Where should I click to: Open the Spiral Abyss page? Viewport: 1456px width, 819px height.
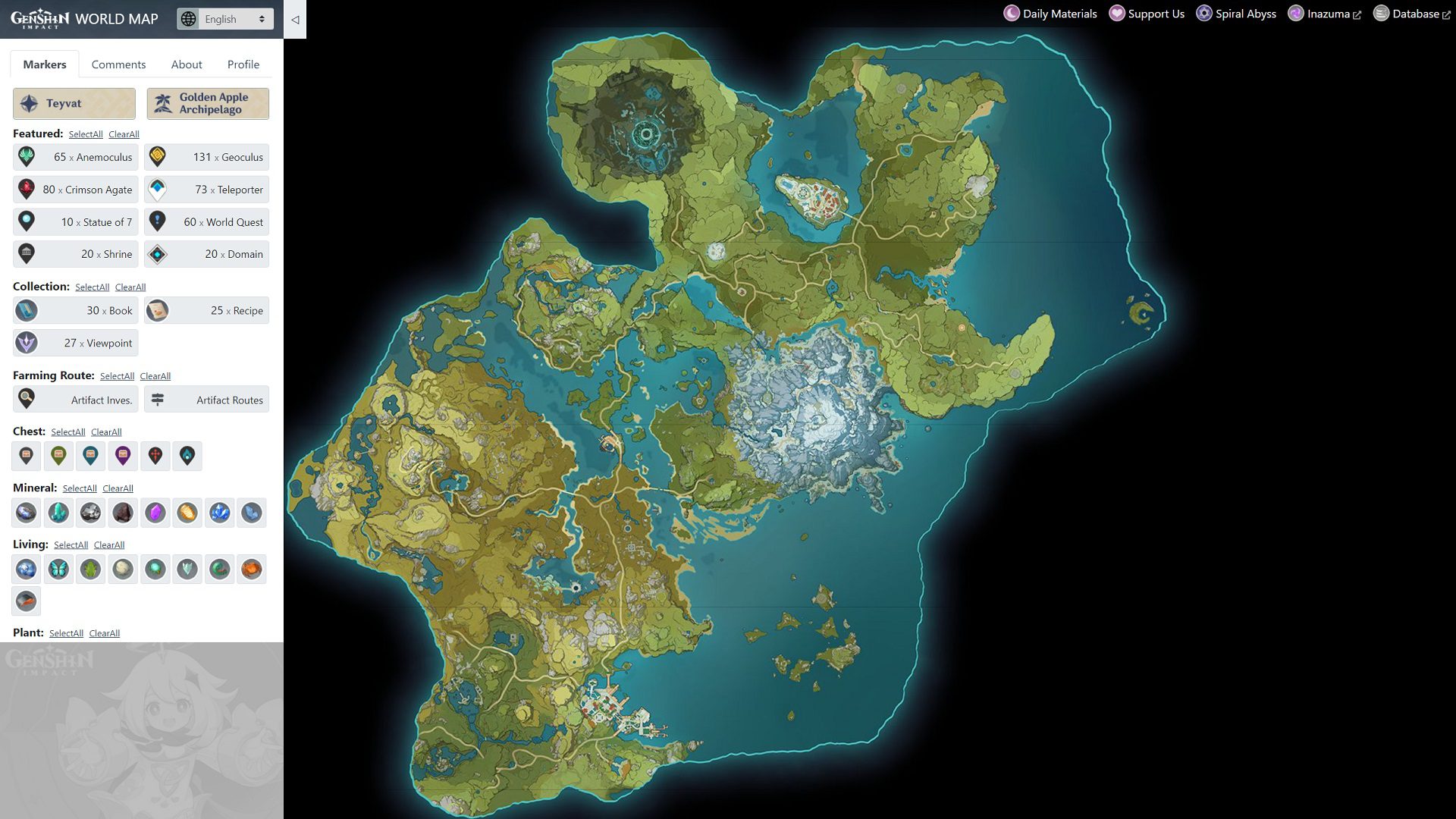[x=1244, y=13]
